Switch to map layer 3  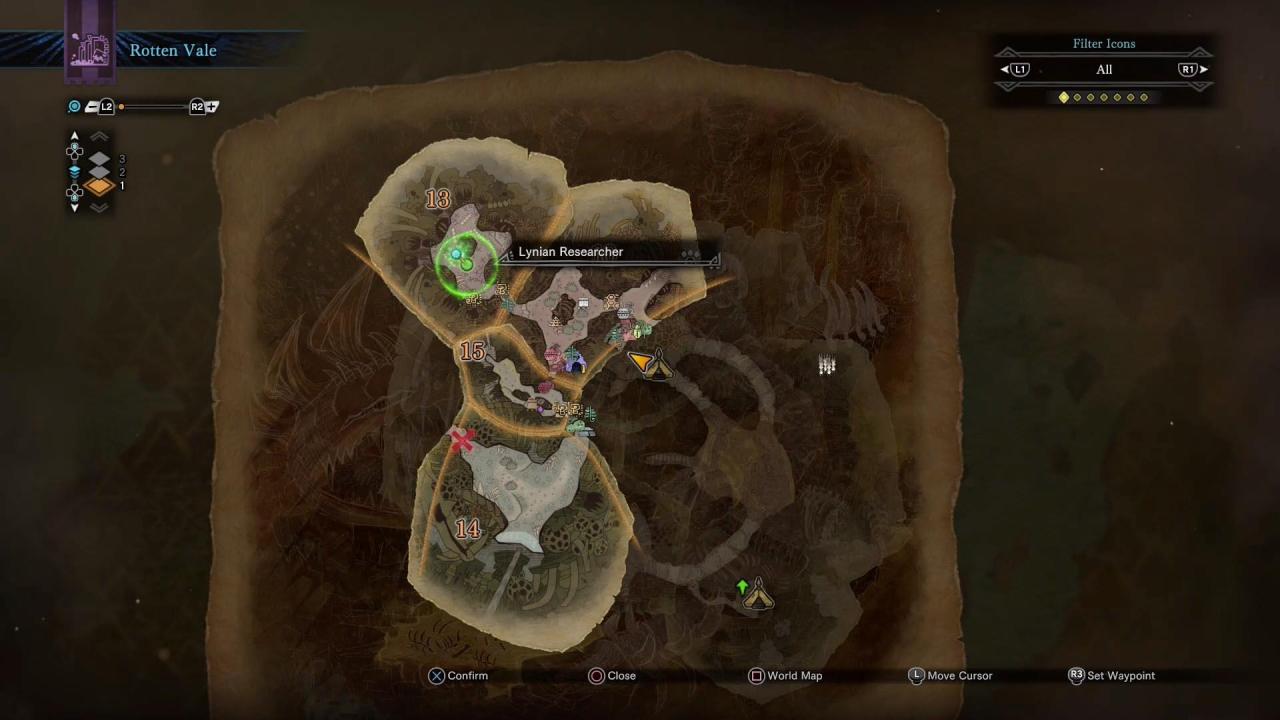(x=99, y=158)
